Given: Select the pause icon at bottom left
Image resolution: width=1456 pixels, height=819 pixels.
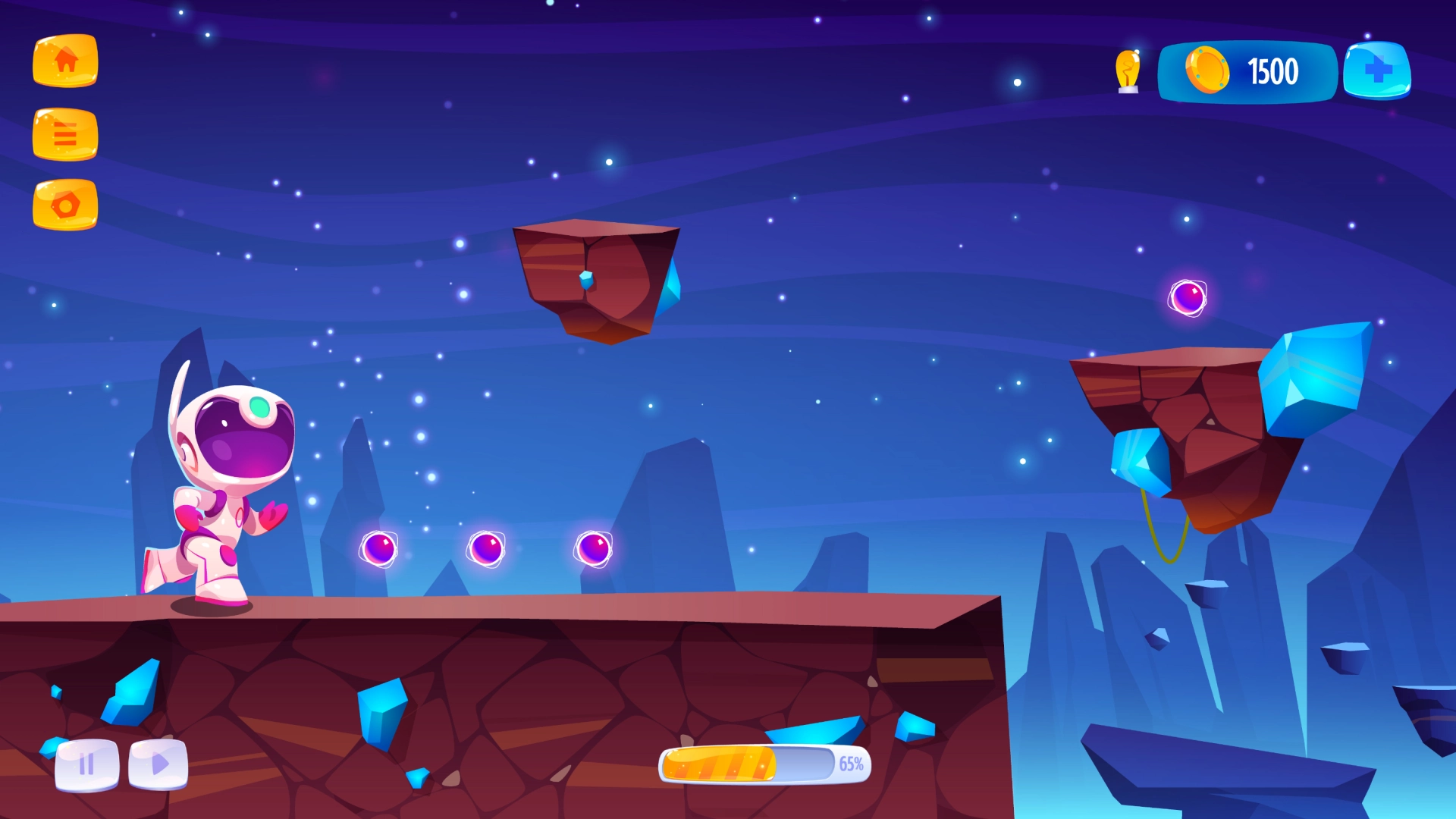Looking at the screenshot, I should click(x=86, y=766).
